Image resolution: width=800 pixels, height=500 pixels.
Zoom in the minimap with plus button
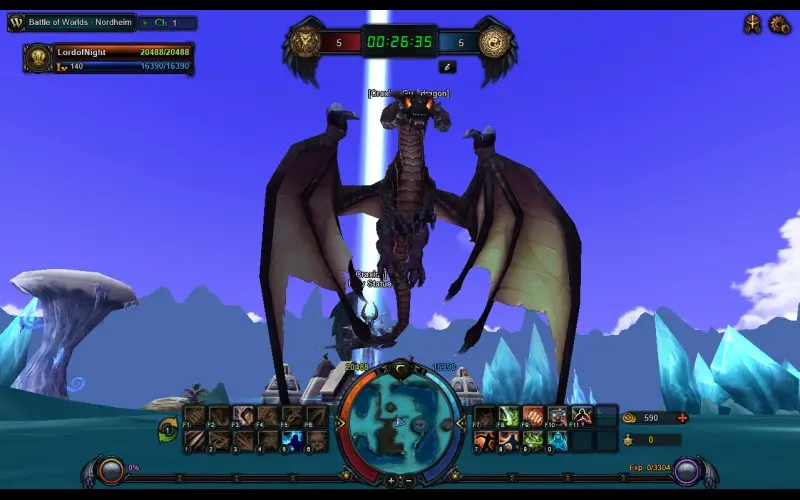(392, 481)
